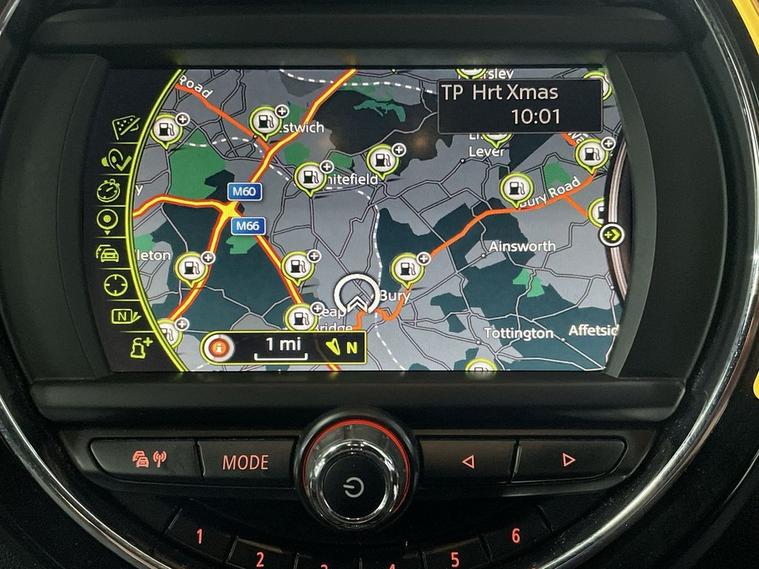Image resolution: width=759 pixels, height=569 pixels.
Task: Open the orange info icon beside scale
Action: [219, 347]
